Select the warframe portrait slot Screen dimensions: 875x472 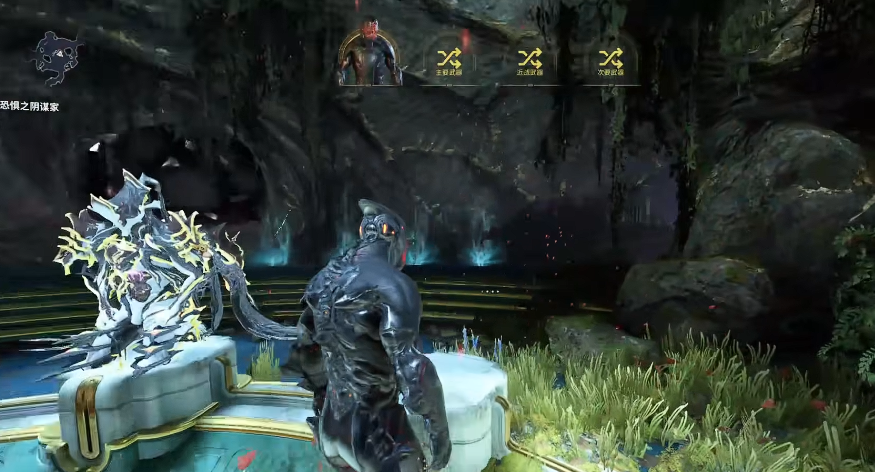pyautogui.click(x=370, y=55)
